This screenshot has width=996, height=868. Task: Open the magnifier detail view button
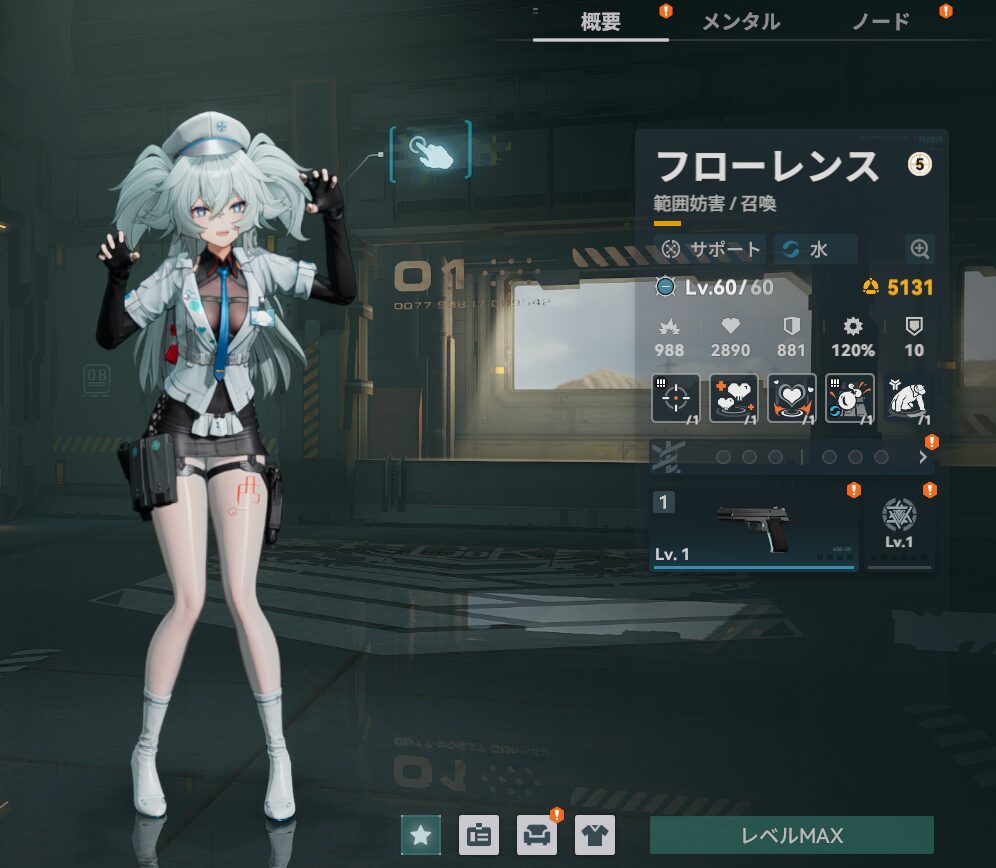919,249
